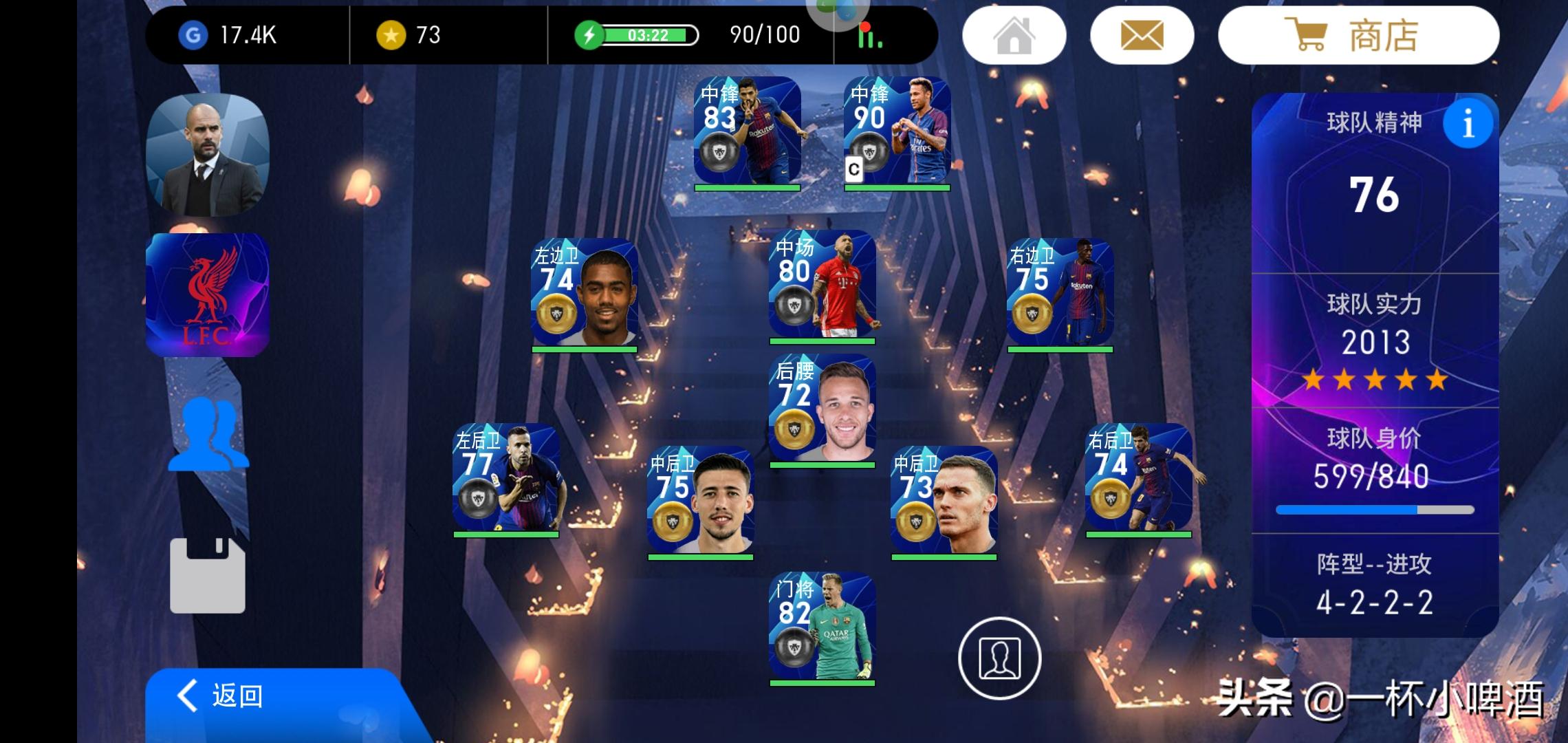Select the 82-rated 门将 goalkeeper card
Image resolution: width=1568 pixels, height=743 pixels.
(823, 627)
